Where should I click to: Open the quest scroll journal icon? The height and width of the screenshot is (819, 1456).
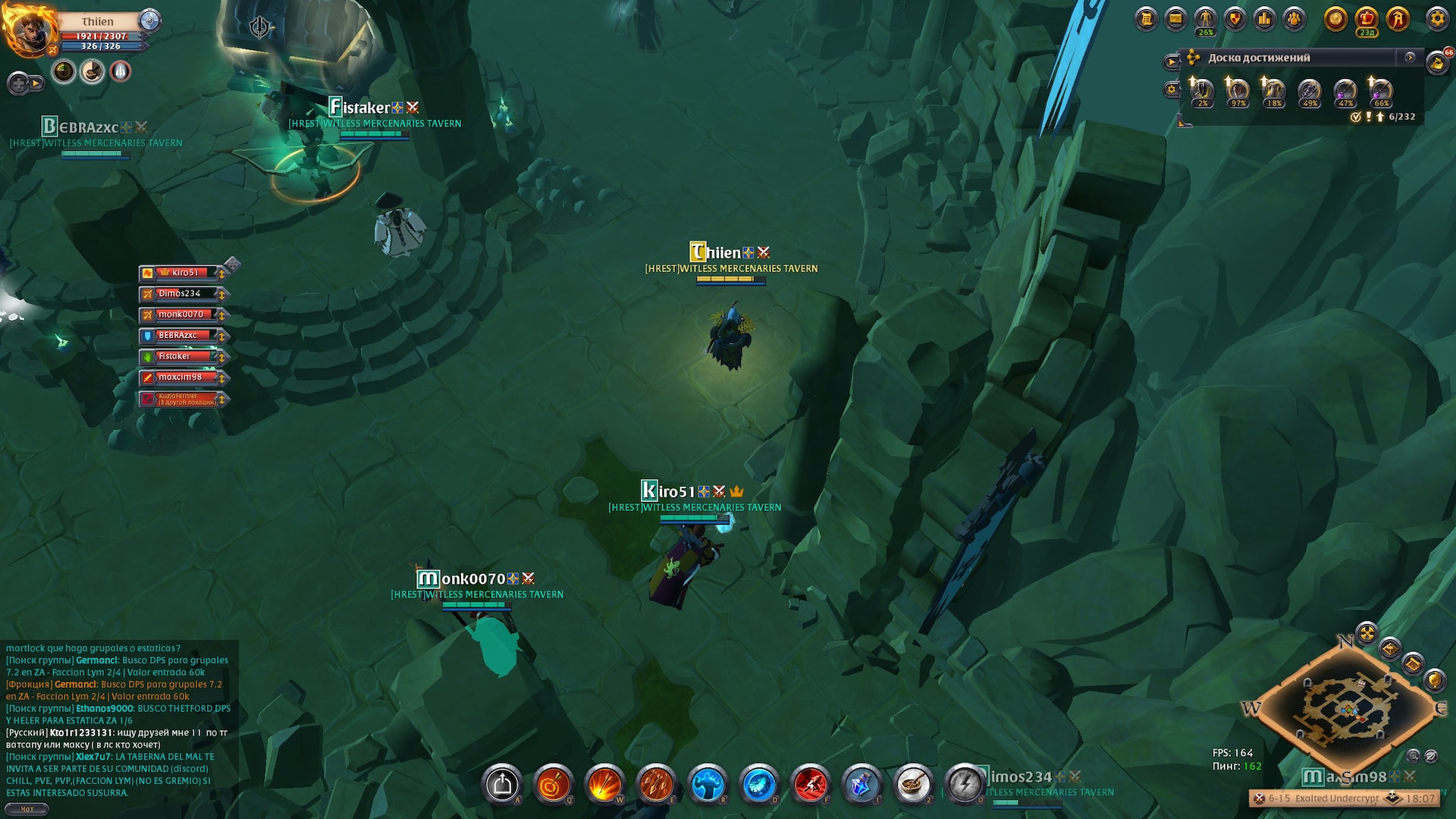coord(1147,19)
